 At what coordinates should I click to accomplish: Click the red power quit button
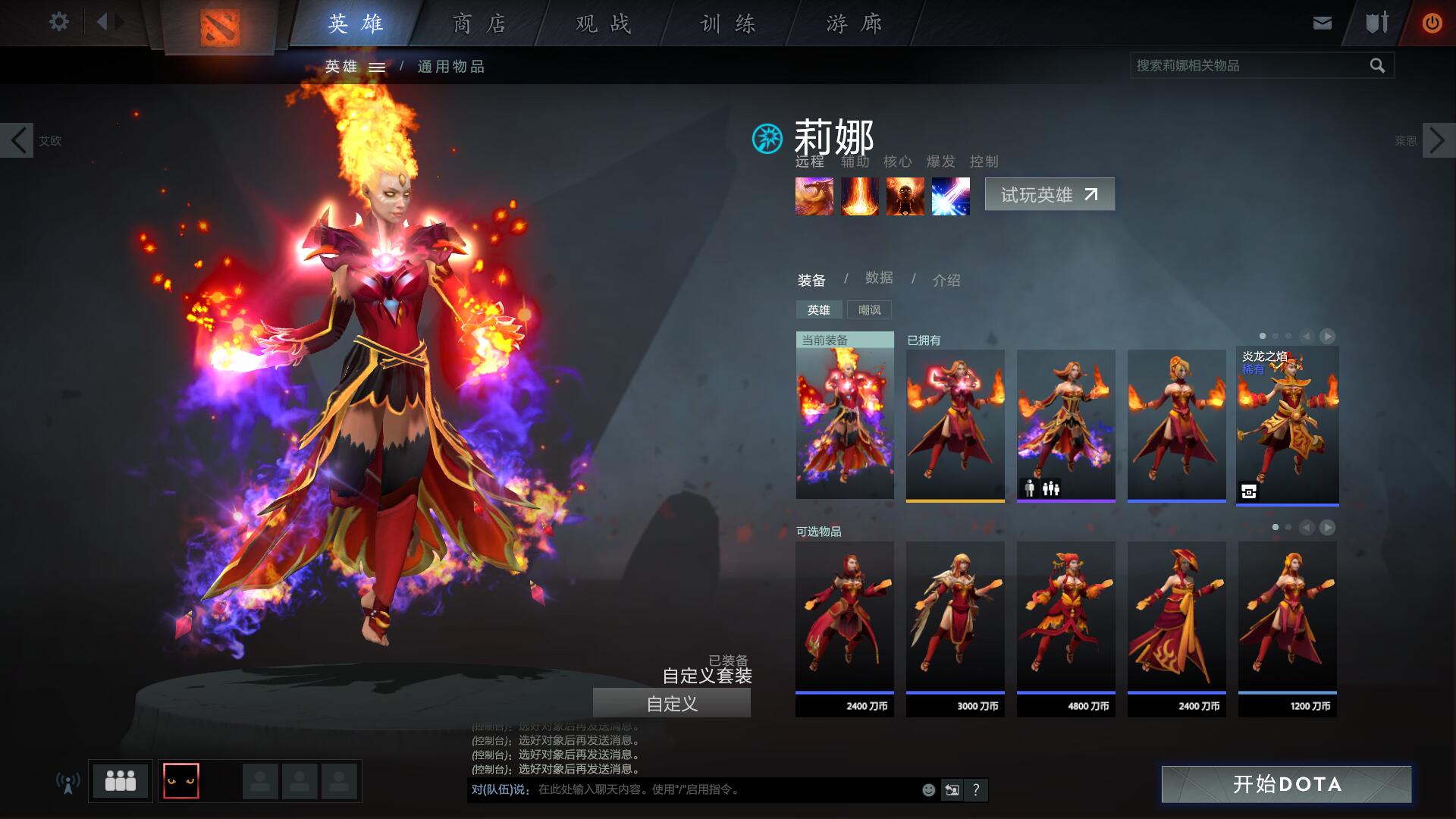[x=1432, y=23]
